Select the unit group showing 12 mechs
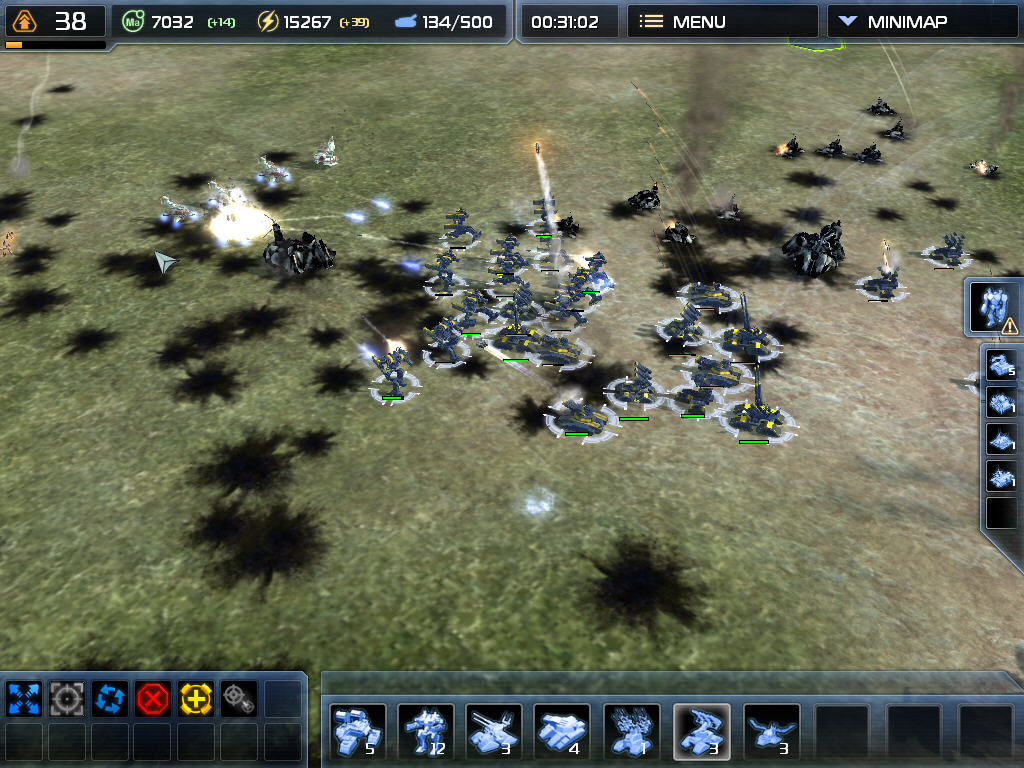This screenshot has height=768, width=1024. (x=426, y=732)
